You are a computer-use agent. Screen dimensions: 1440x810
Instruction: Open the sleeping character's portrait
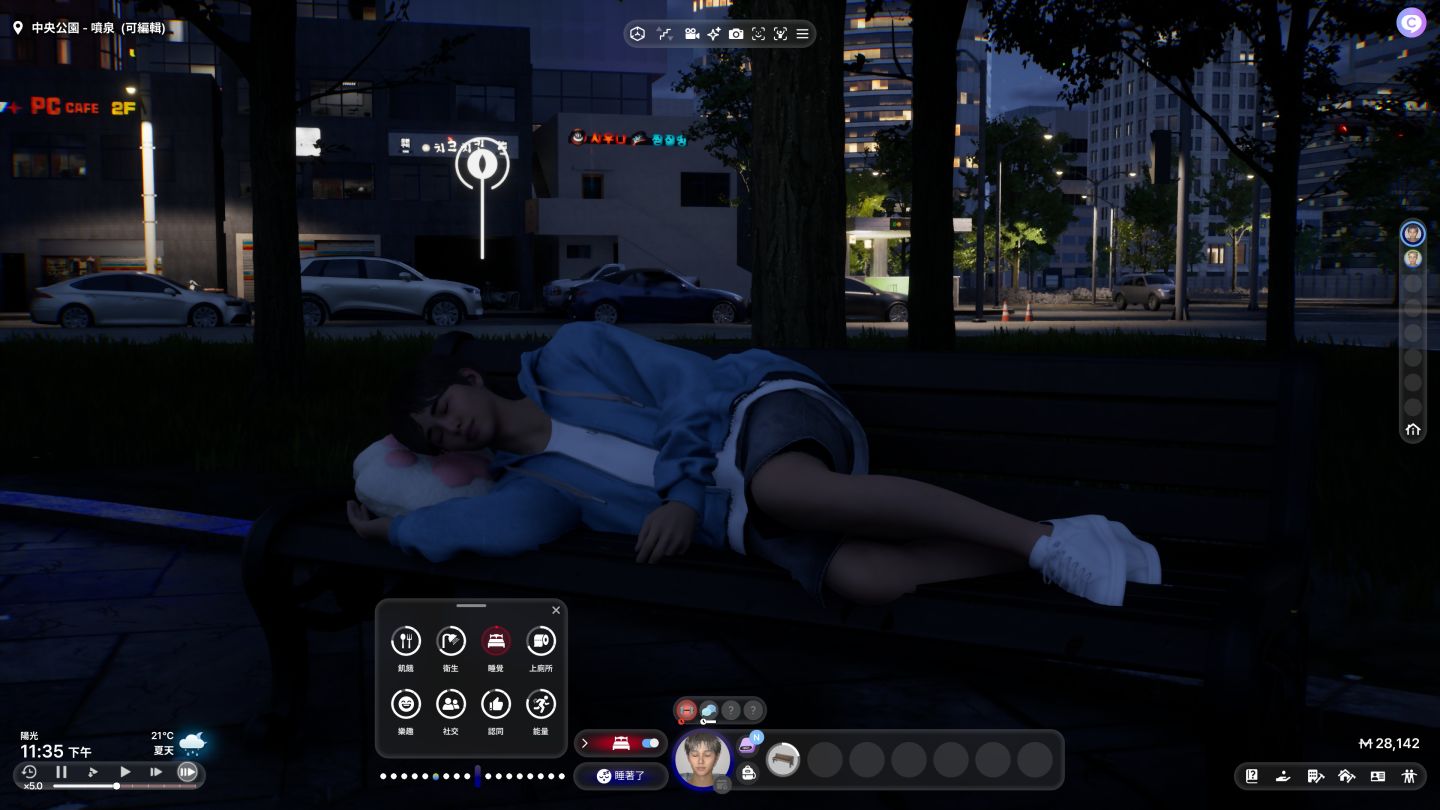[x=702, y=759]
